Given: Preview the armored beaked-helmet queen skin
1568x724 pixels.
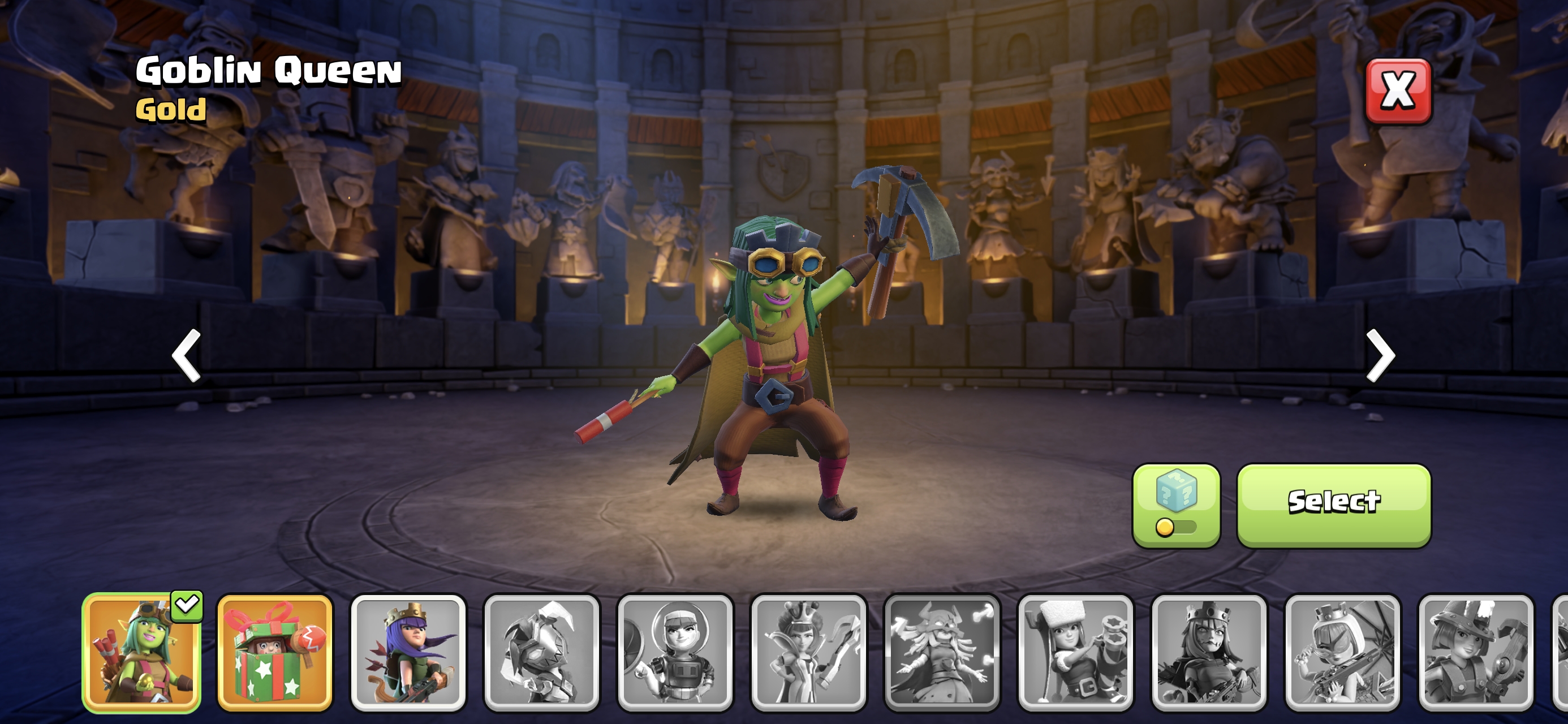Looking at the screenshot, I should coord(541,652).
